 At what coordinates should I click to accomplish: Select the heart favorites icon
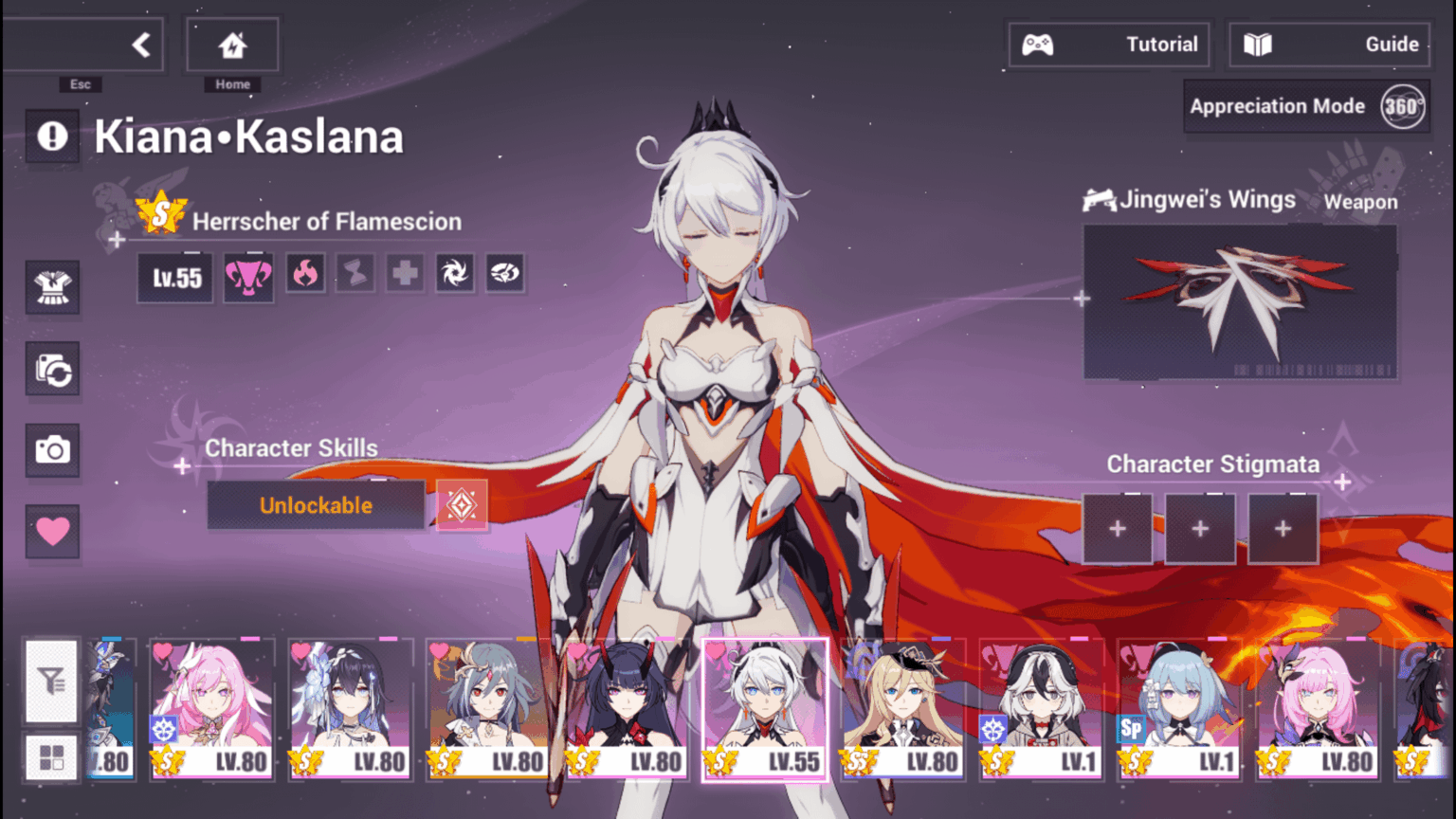coord(52,532)
